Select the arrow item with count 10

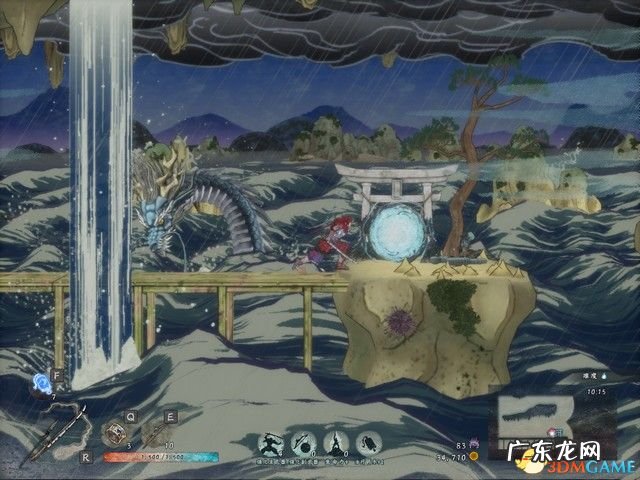(154, 434)
